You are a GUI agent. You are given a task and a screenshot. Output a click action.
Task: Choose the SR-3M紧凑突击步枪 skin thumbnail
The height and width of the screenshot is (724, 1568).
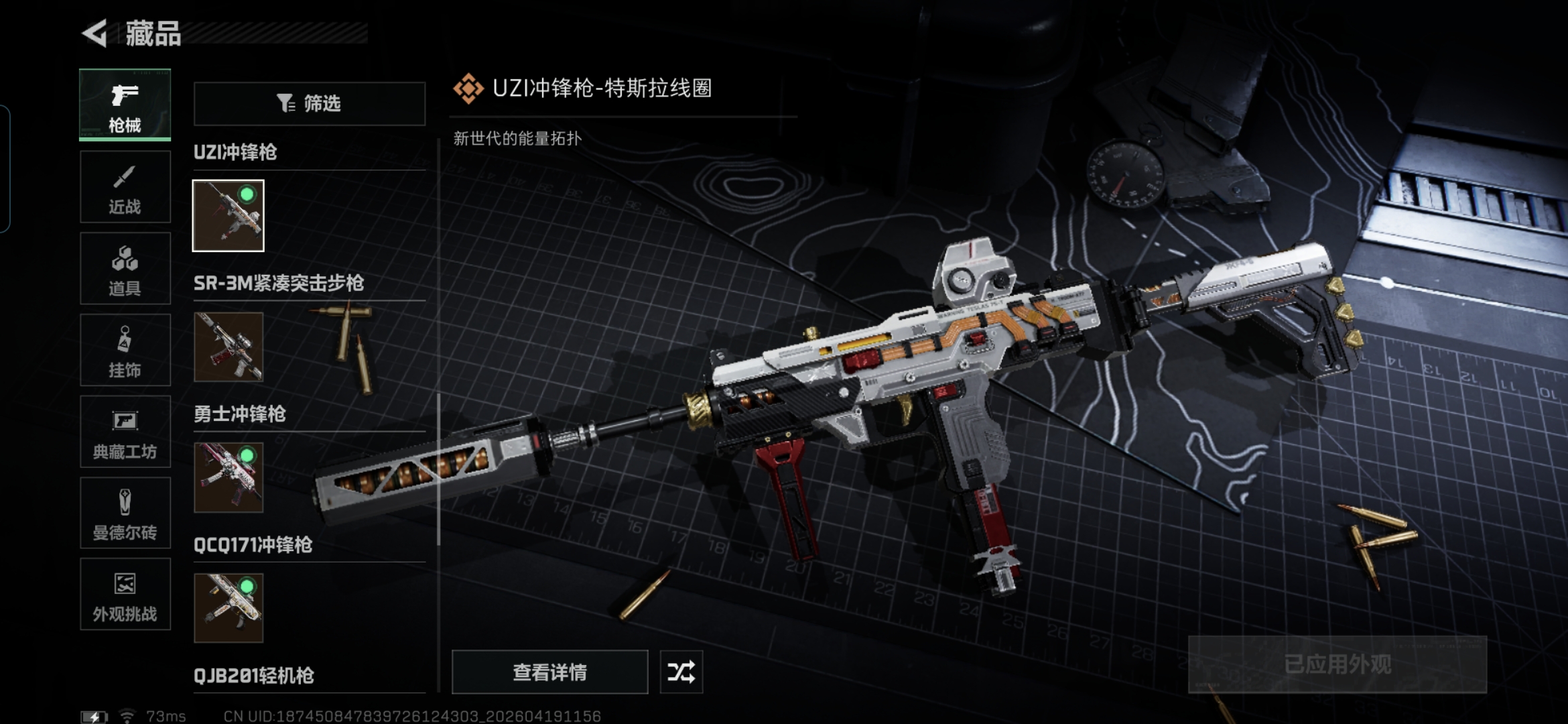pos(228,347)
